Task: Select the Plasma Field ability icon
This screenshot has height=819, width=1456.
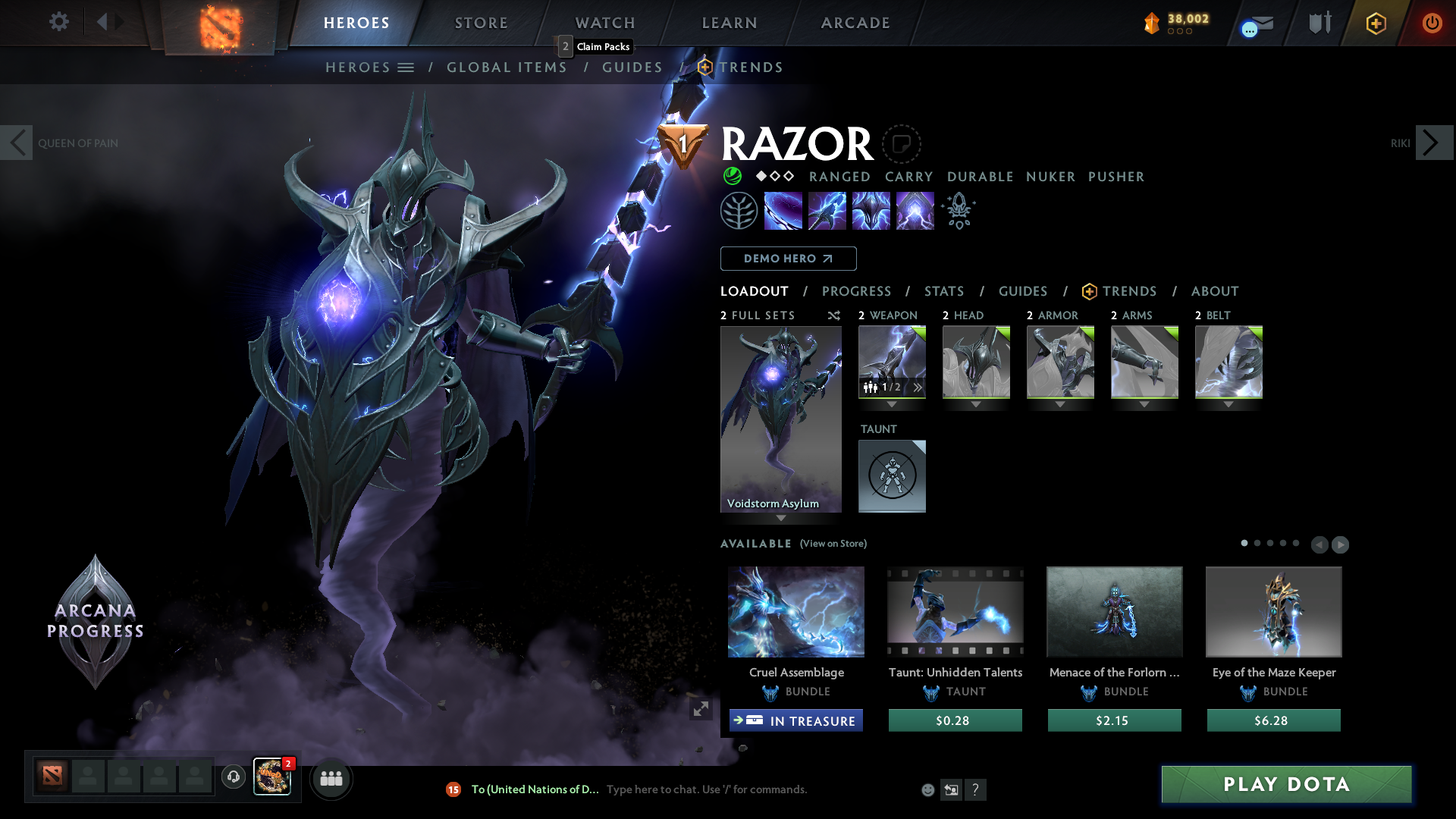Action: pos(783,210)
